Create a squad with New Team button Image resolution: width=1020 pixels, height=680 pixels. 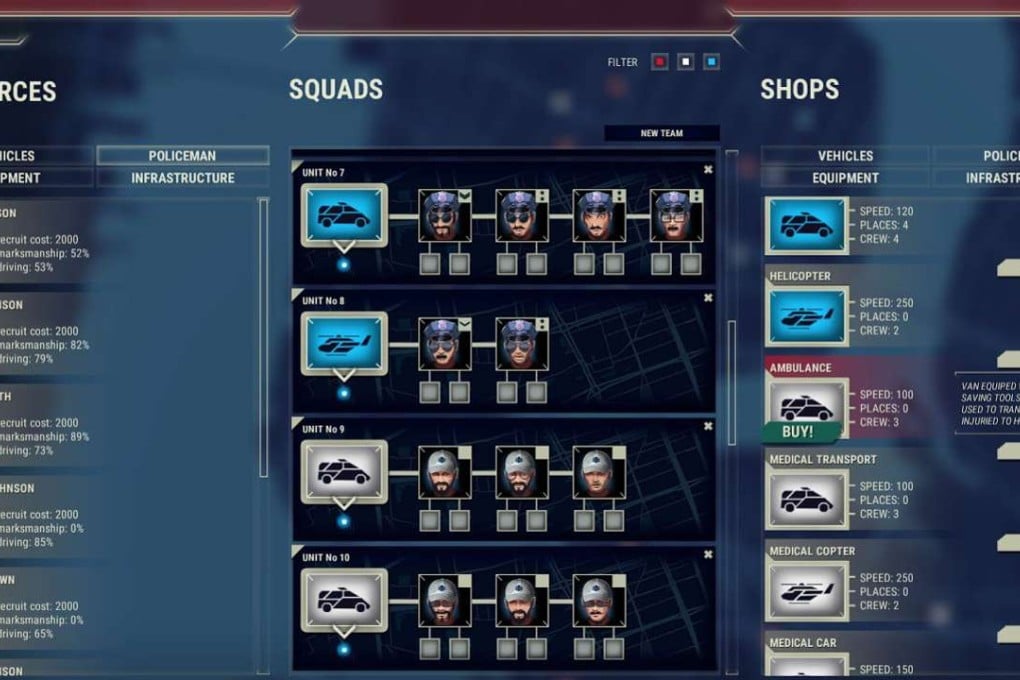point(661,133)
